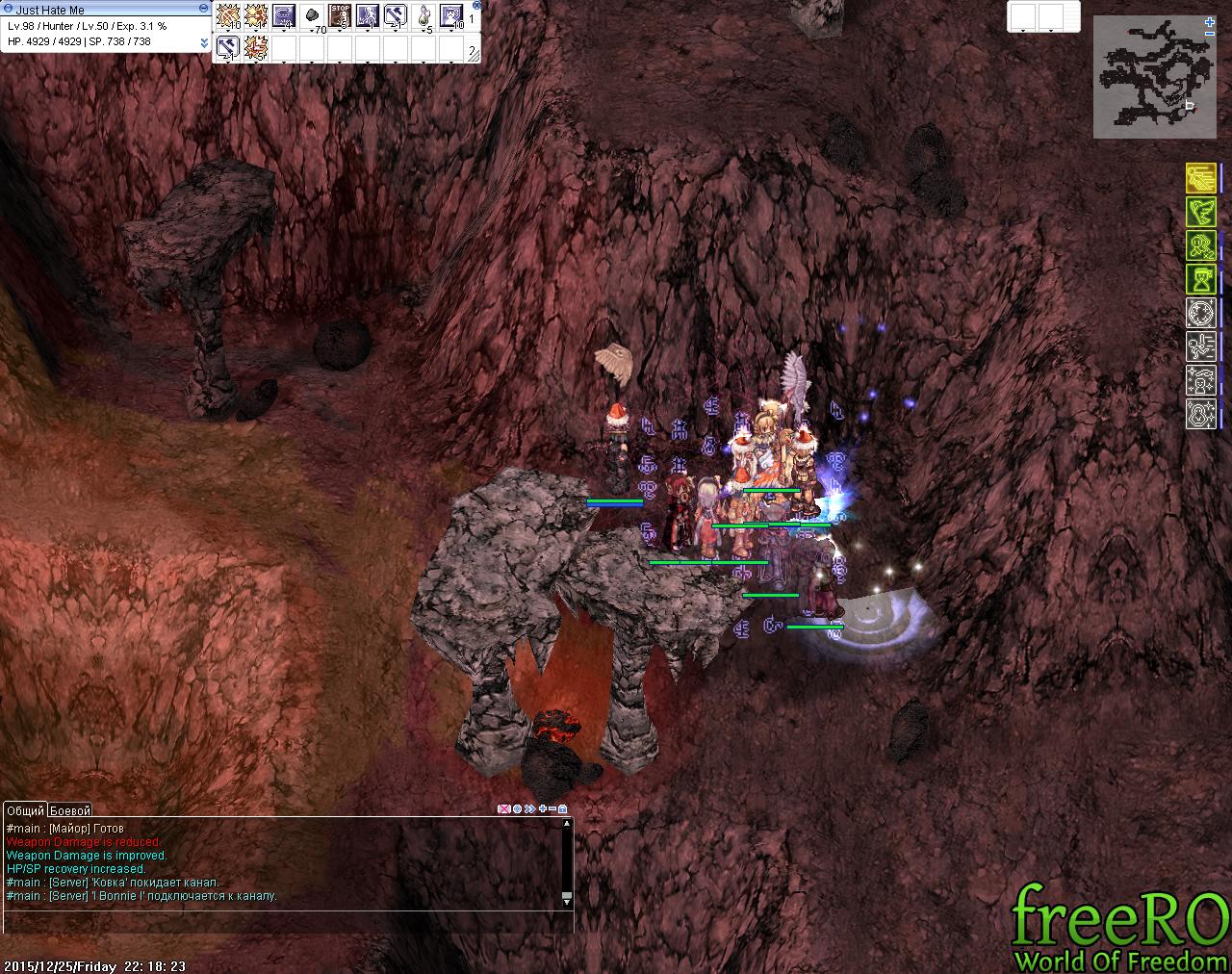Select the green hourglass figure buff icon
1232x974 pixels.
[1200, 280]
